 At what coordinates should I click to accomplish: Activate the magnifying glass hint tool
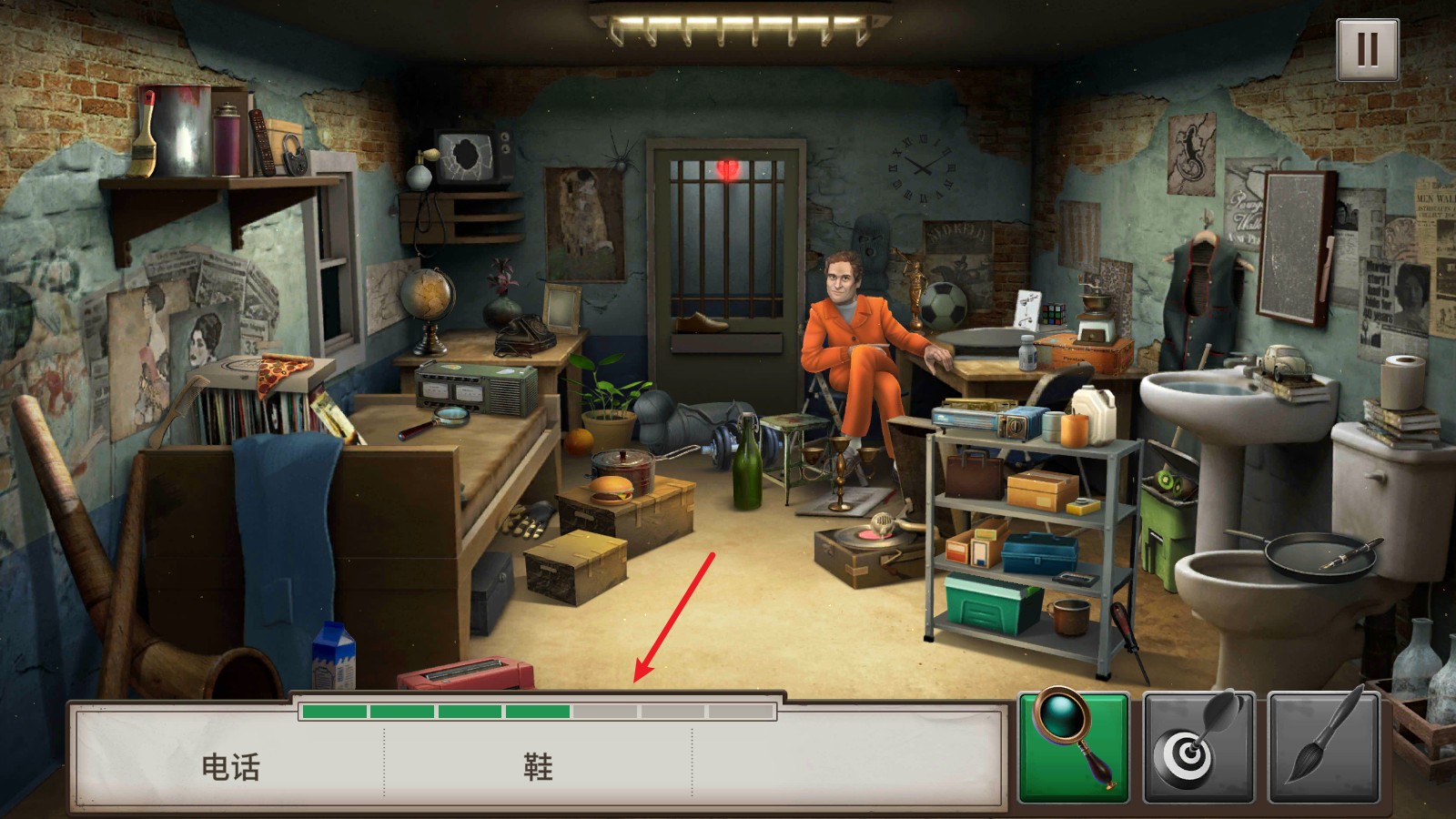click(1074, 746)
